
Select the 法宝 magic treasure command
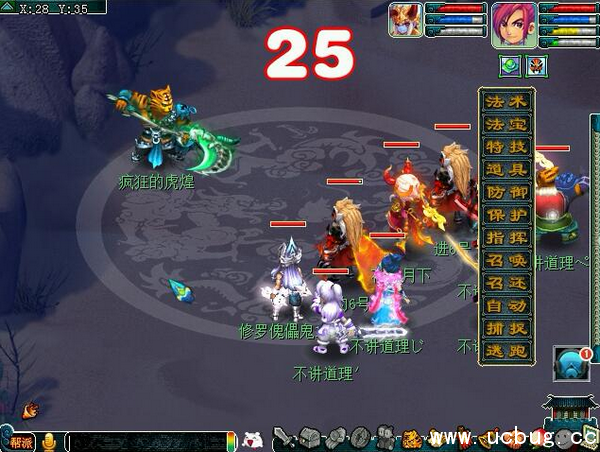coord(507,125)
